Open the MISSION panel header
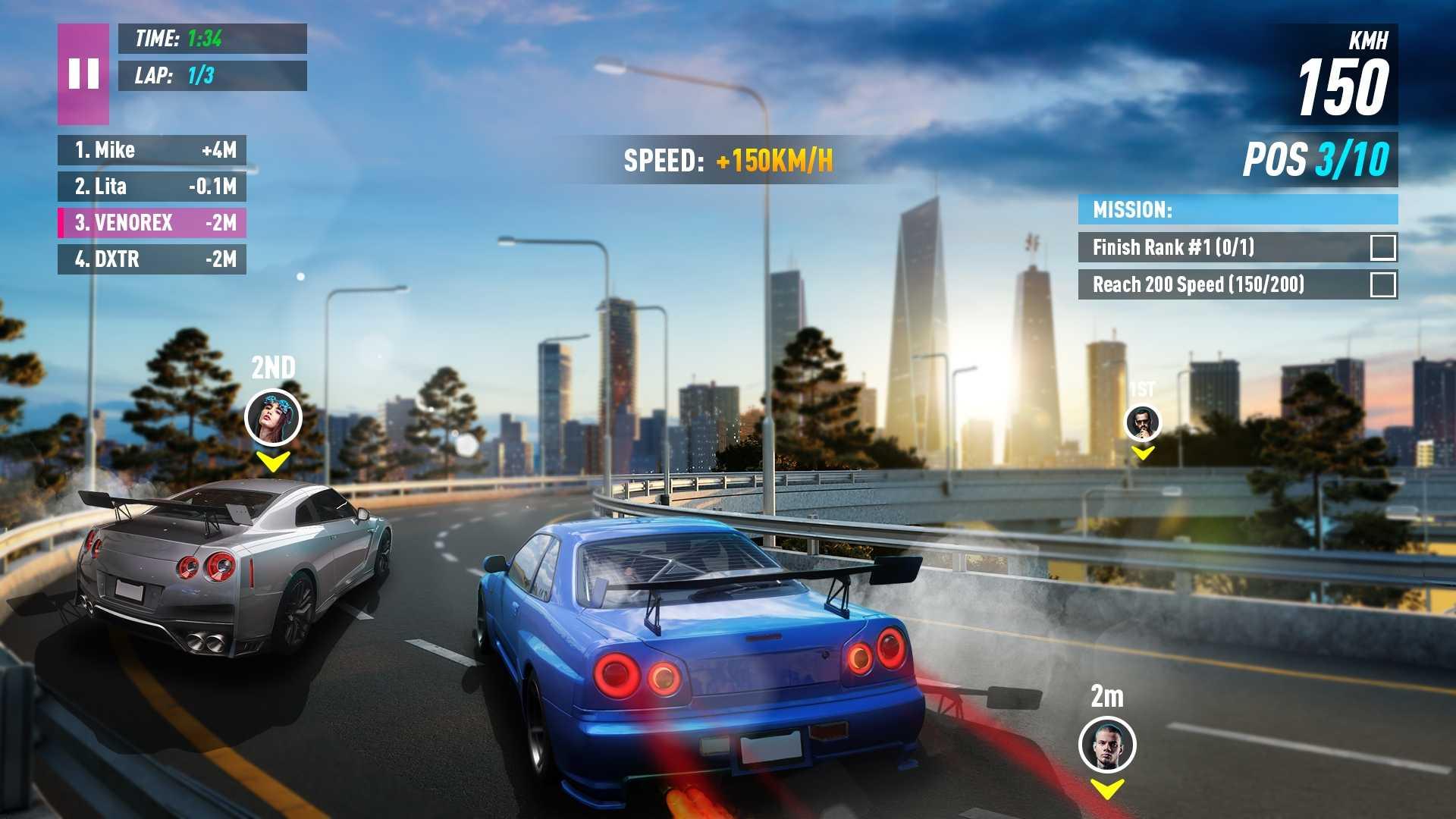This screenshot has height=819, width=1456. point(1238,209)
